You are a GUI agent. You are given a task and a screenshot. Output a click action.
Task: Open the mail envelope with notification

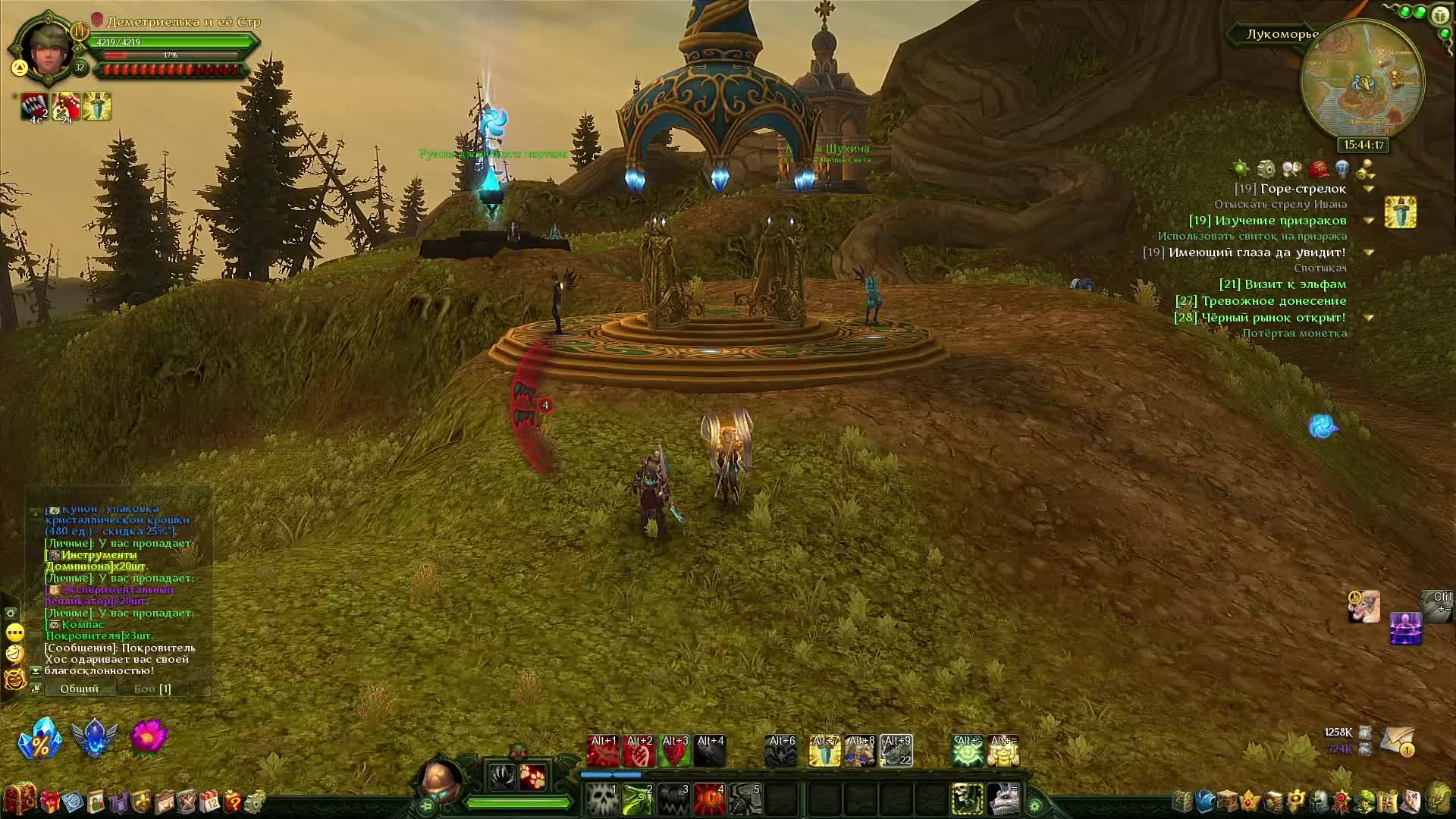[1397, 740]
